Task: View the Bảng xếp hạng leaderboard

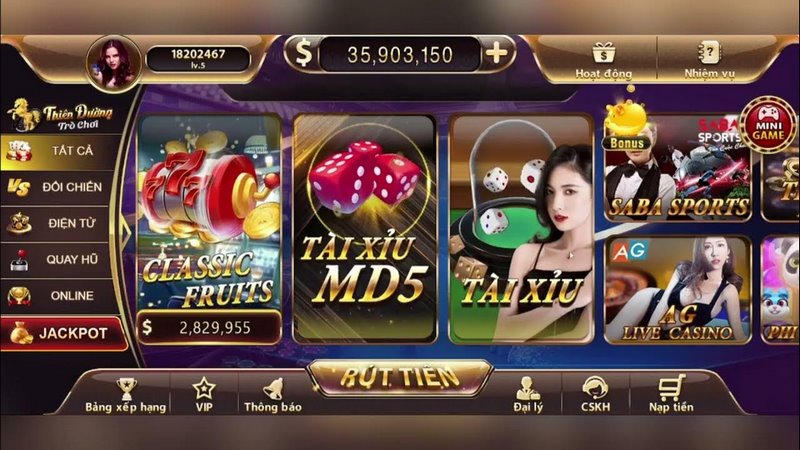Action: coord(125,395)
